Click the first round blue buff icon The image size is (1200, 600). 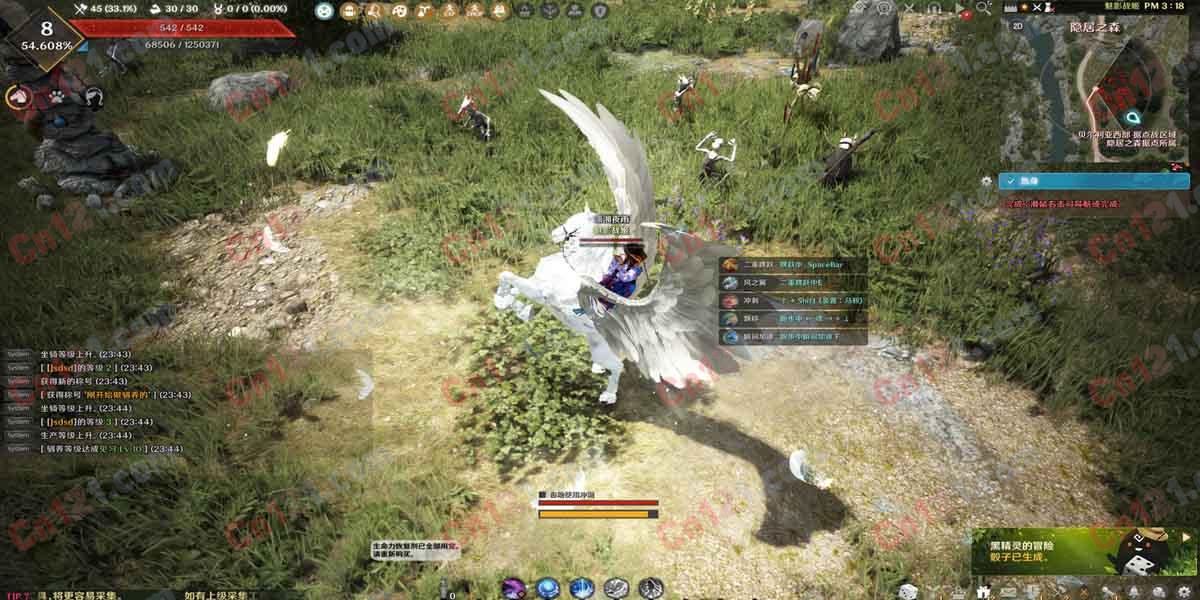[x=324, y=11]
